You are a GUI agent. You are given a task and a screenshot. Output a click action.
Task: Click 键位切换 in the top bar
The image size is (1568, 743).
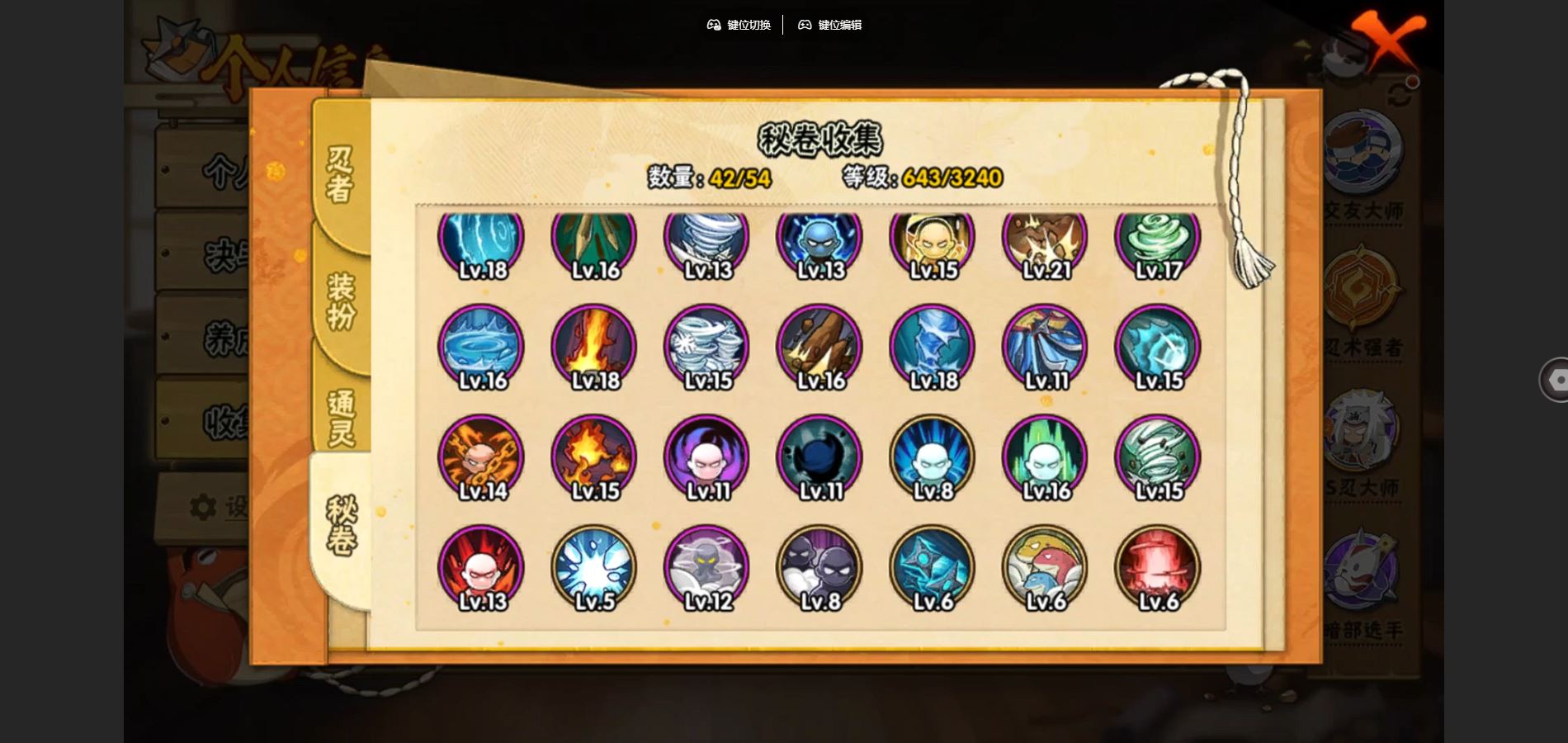click(739, 25)
